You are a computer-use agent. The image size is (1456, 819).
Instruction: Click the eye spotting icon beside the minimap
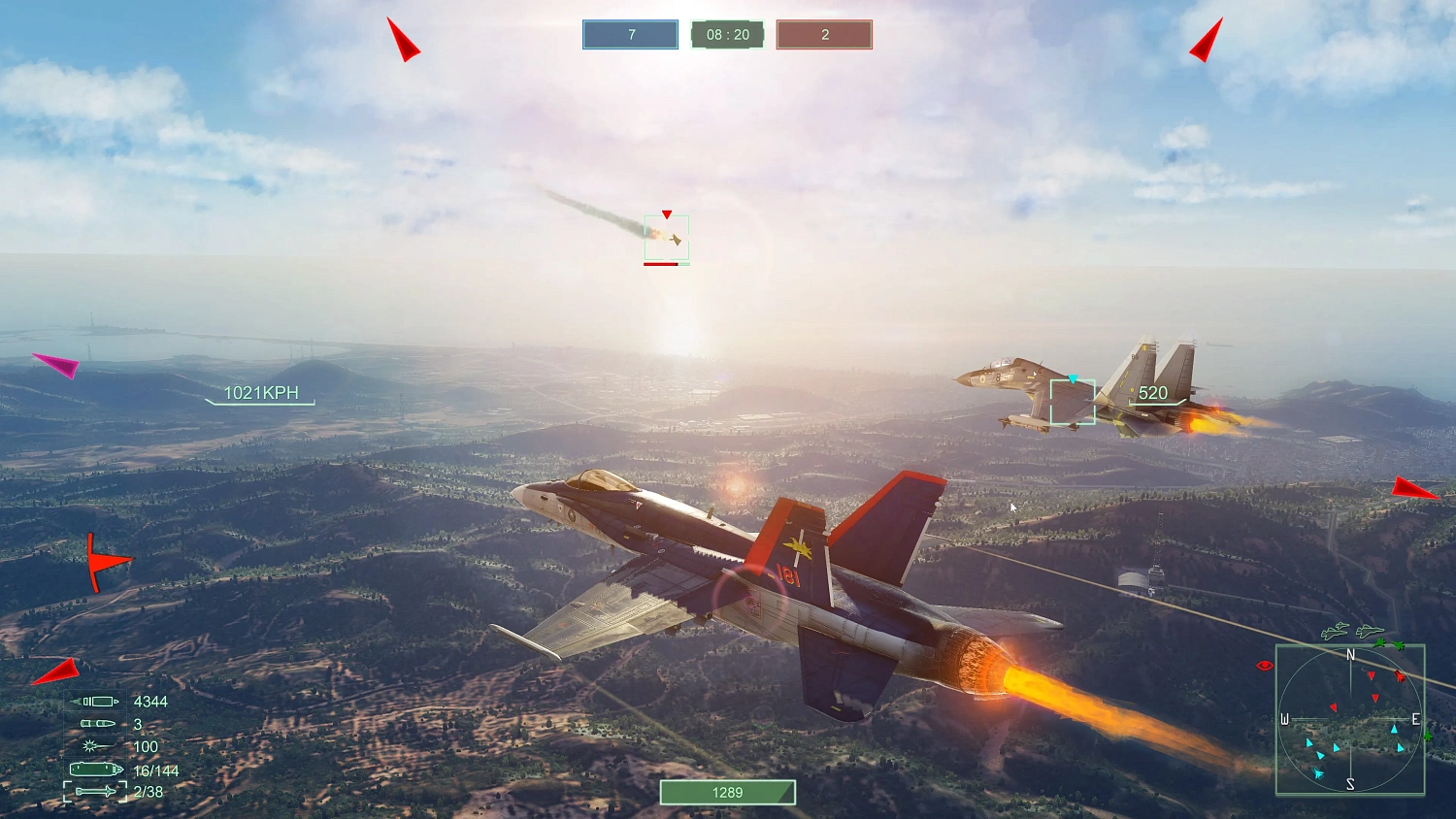click(x=1263, y=665)
